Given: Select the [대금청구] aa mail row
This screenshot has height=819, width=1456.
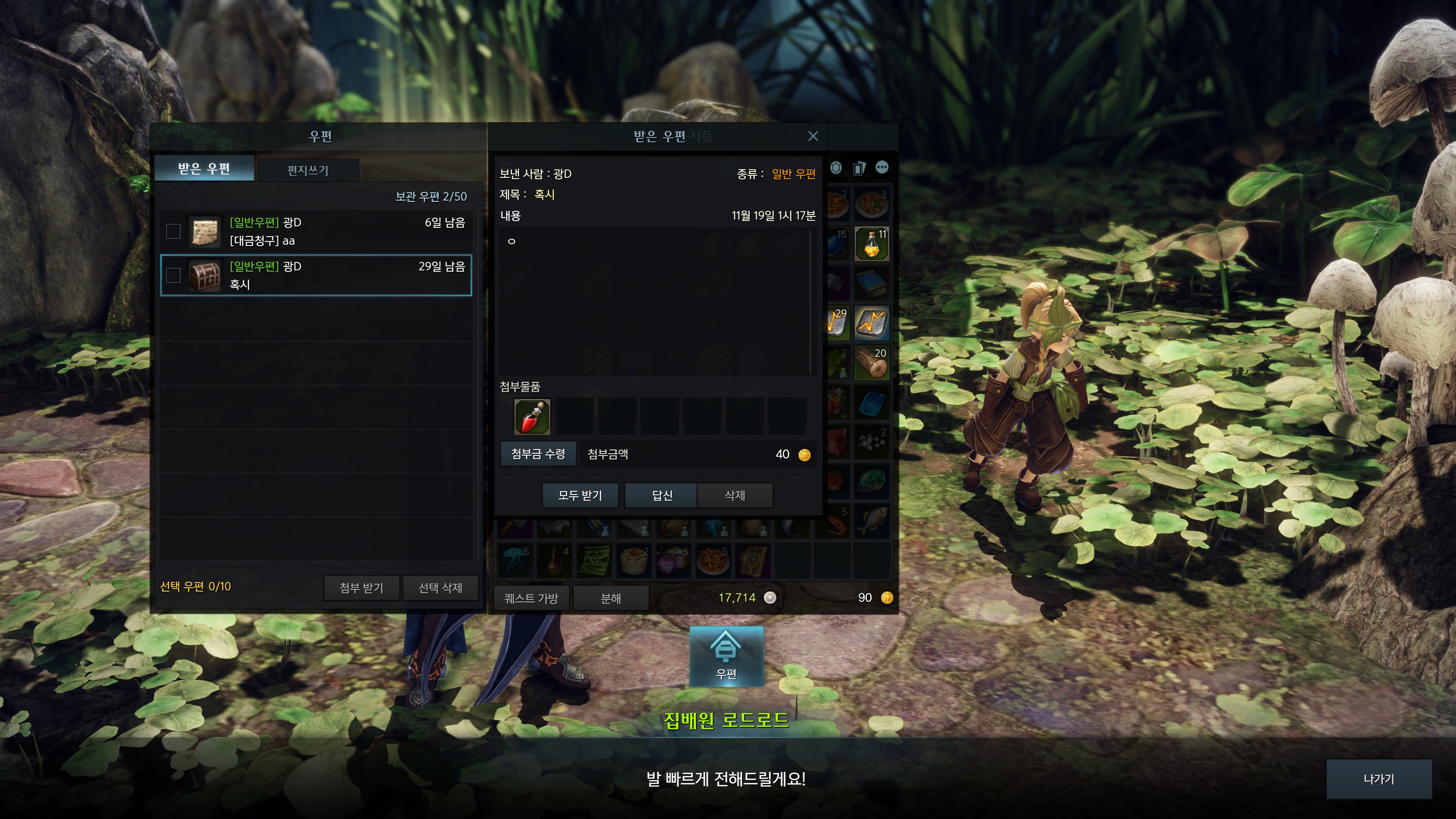Looking at the screenshot, I should [339, 232].
